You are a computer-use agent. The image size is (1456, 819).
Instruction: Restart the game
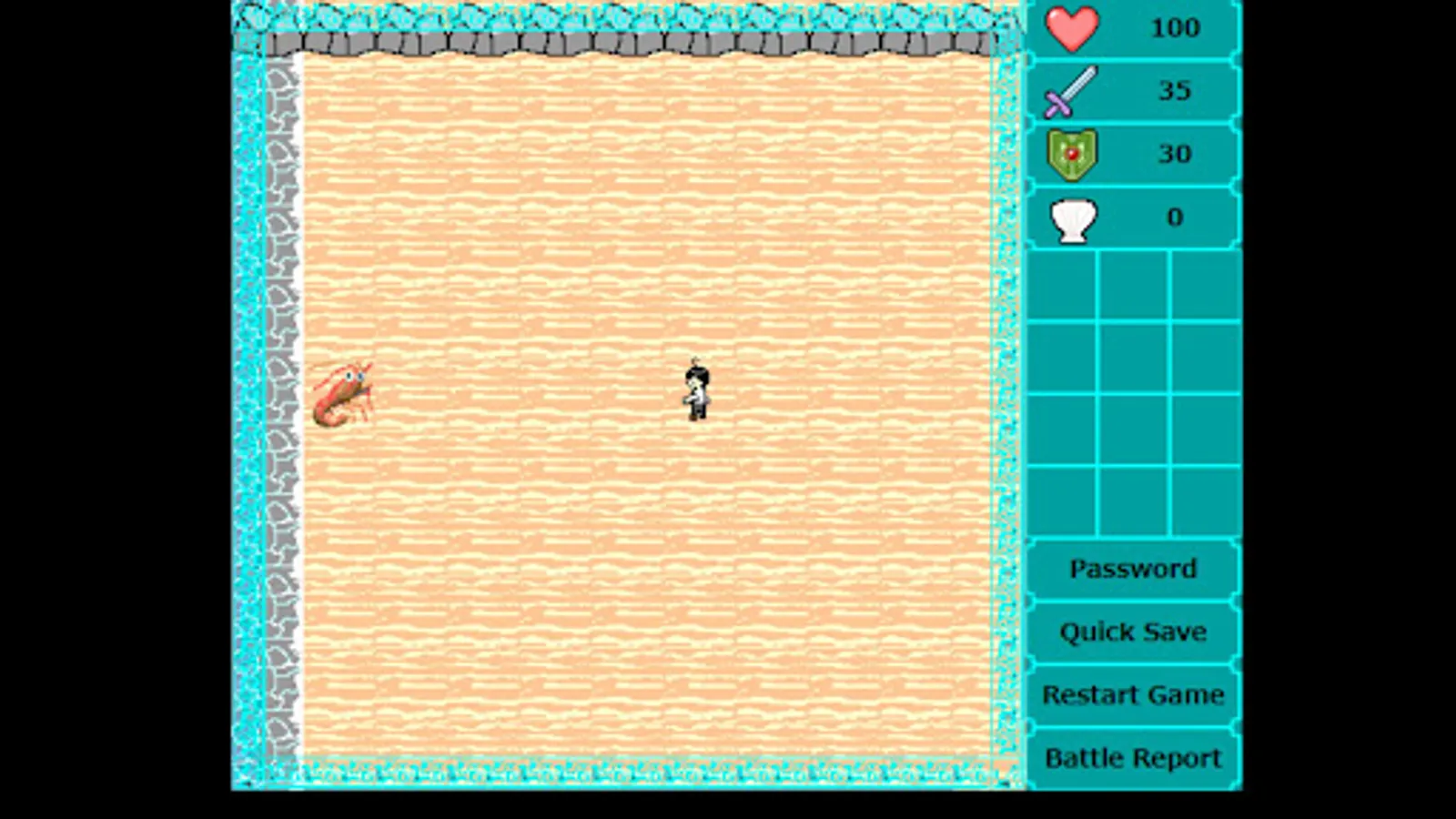click(x=1133, y=694)
